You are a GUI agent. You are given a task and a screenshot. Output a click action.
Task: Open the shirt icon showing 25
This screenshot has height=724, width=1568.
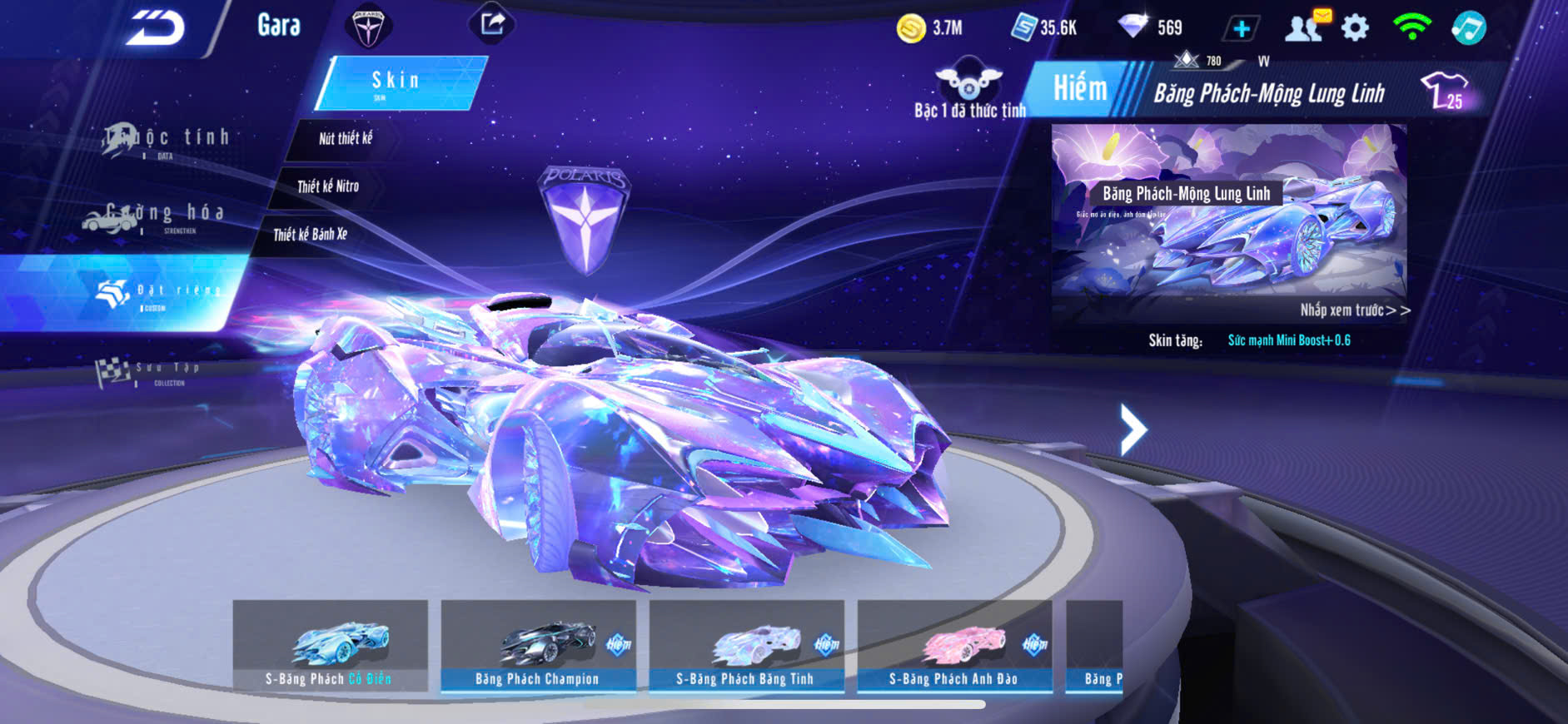coord(1444,90)
